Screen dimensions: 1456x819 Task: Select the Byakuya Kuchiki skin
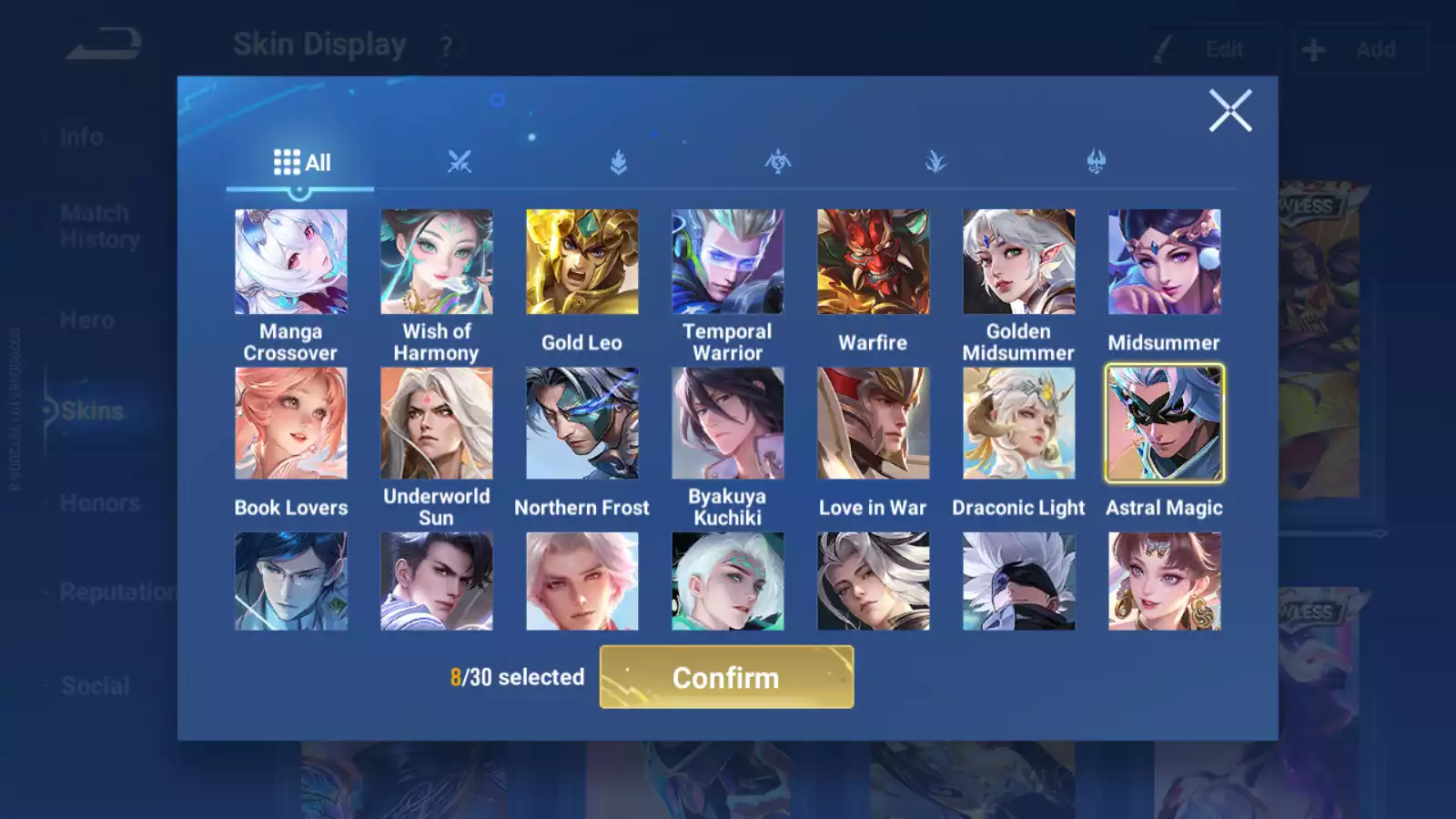tap(727, 422)
